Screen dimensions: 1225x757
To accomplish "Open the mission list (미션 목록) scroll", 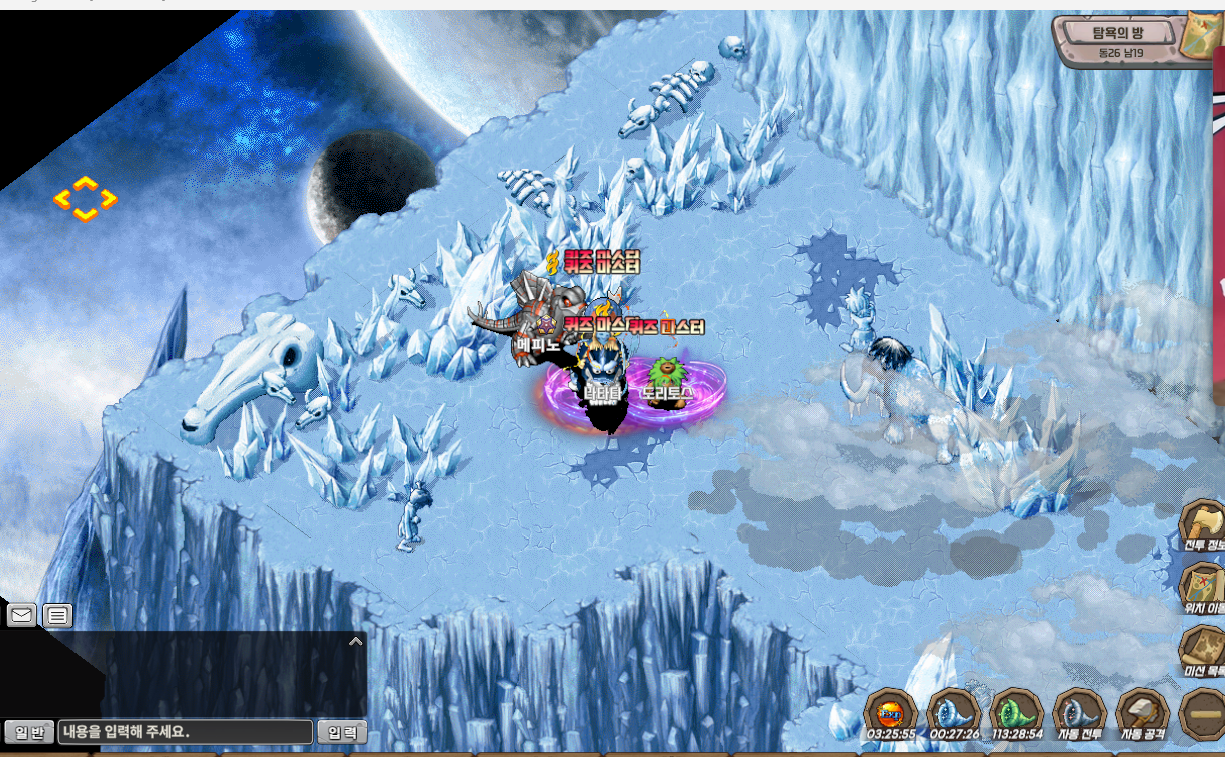I will (1202, 650).
